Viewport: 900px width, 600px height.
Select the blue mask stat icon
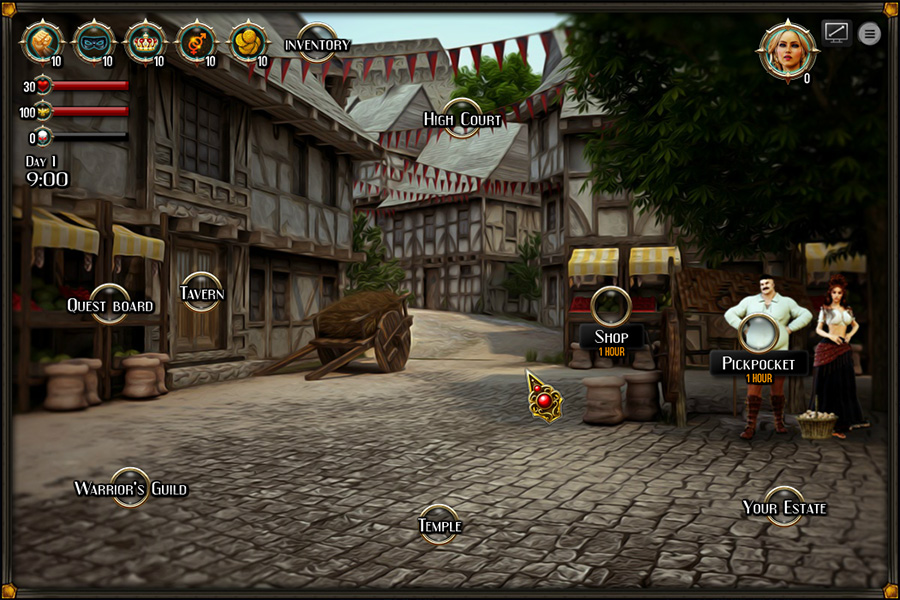(x=95, y=41)
